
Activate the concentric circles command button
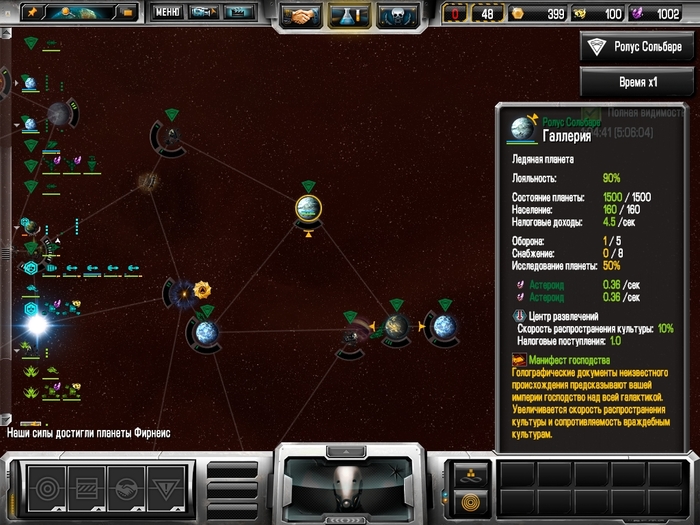[47, 489]
